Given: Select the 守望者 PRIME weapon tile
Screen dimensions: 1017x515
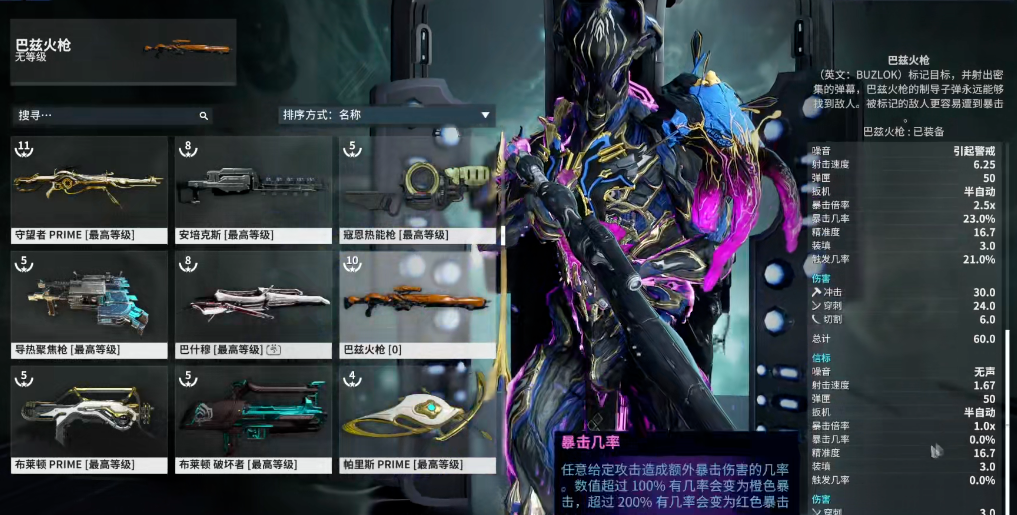Looking at the screenshot, I should pyautogui.click(x=89, y=190).
